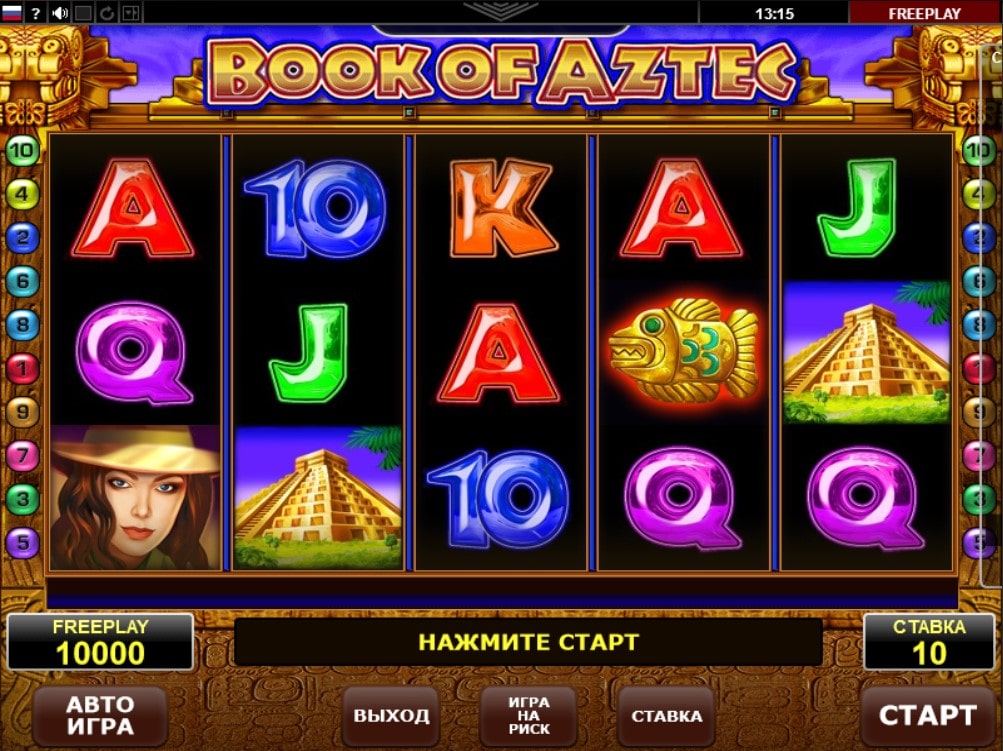Expand the chevron pull-down panel at top center

tap(500, 12)
